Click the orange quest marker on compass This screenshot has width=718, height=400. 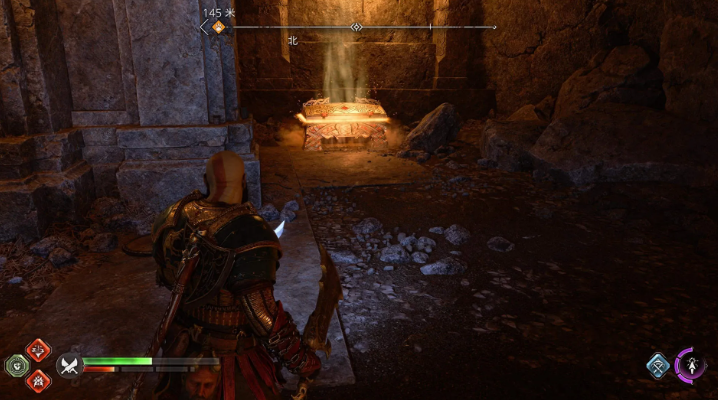click(218, 27)
